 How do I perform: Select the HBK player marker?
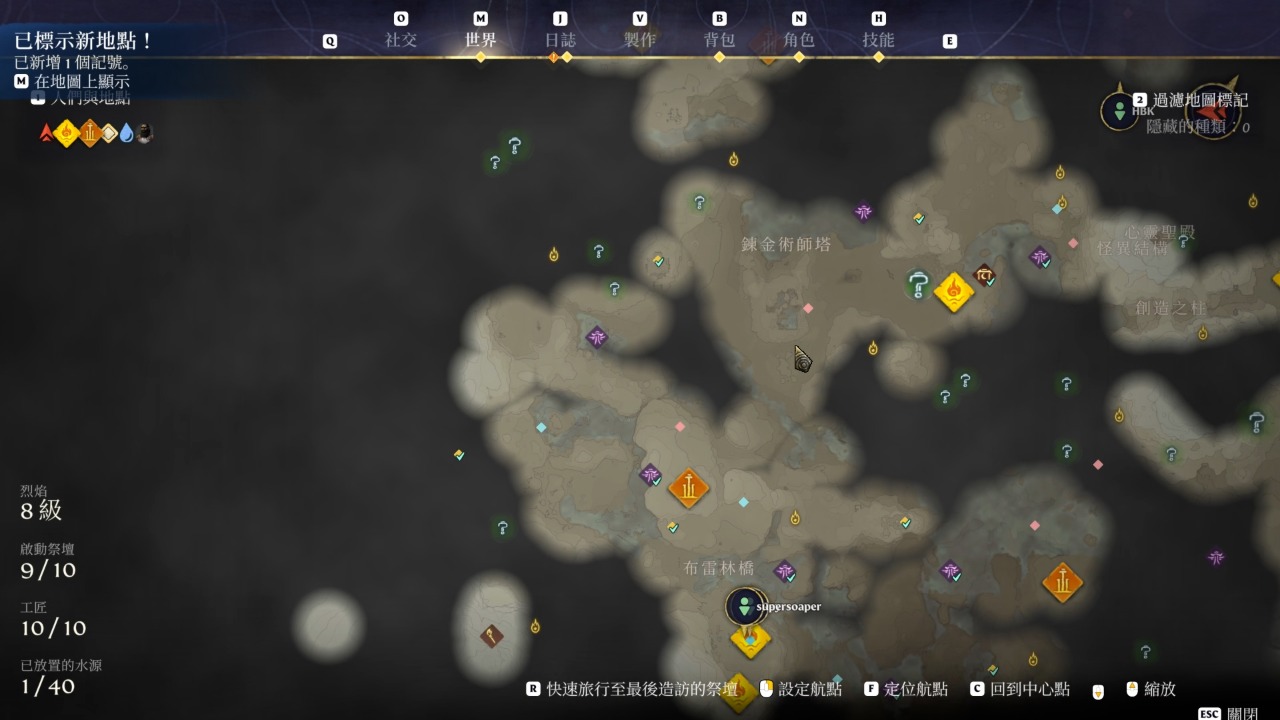pos(1119,110)
